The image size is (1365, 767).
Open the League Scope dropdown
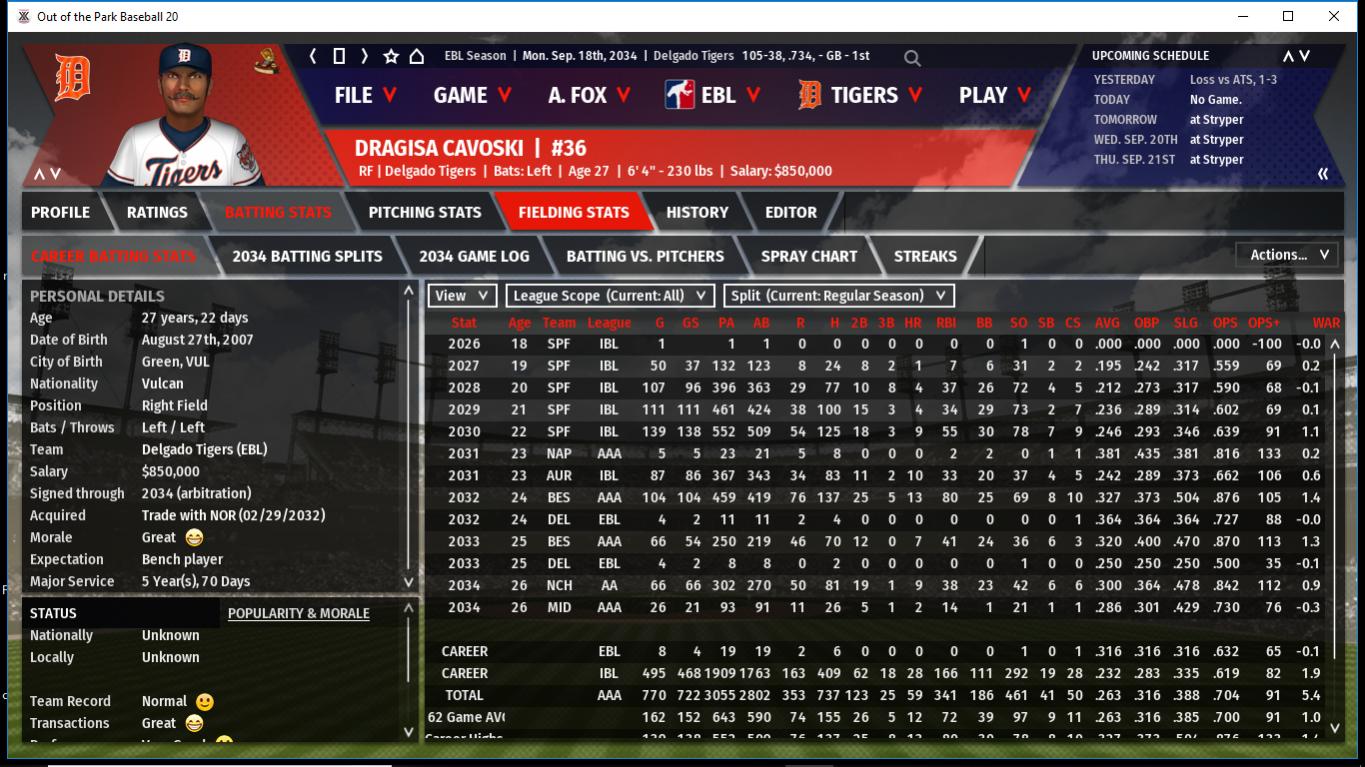(610, 296)
